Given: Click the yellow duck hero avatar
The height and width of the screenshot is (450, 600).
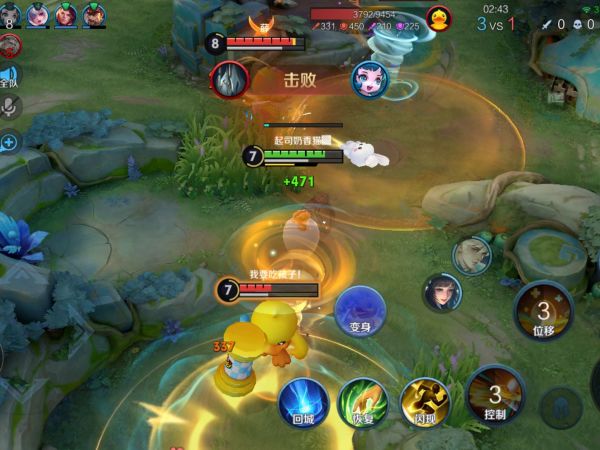Looking at the screenshot, I should tap(437, 18).
